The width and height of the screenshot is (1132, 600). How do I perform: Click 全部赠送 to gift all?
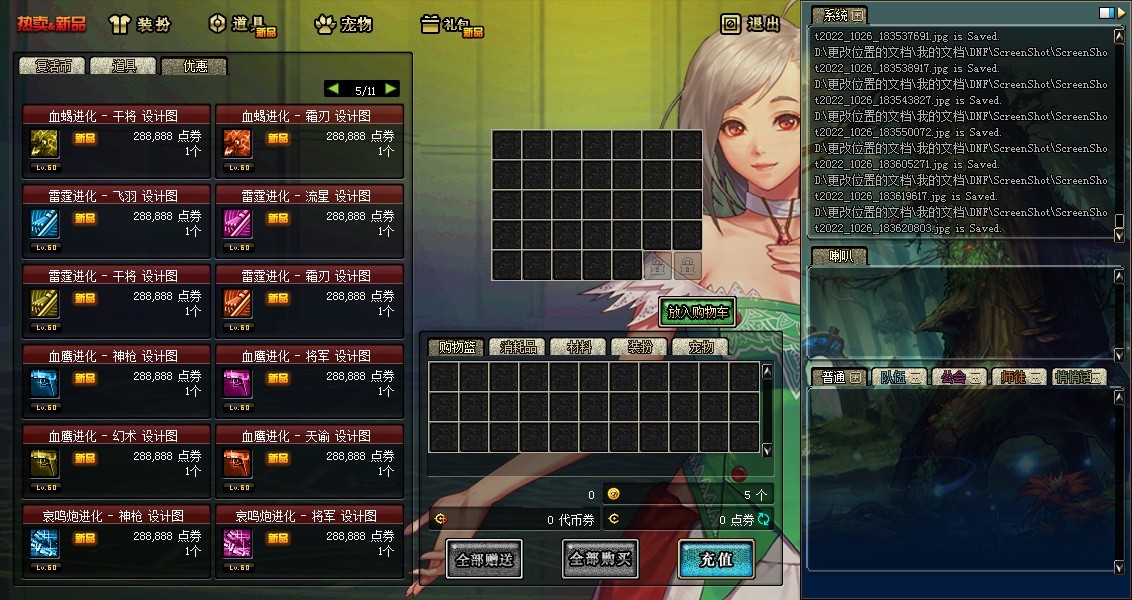485,559
